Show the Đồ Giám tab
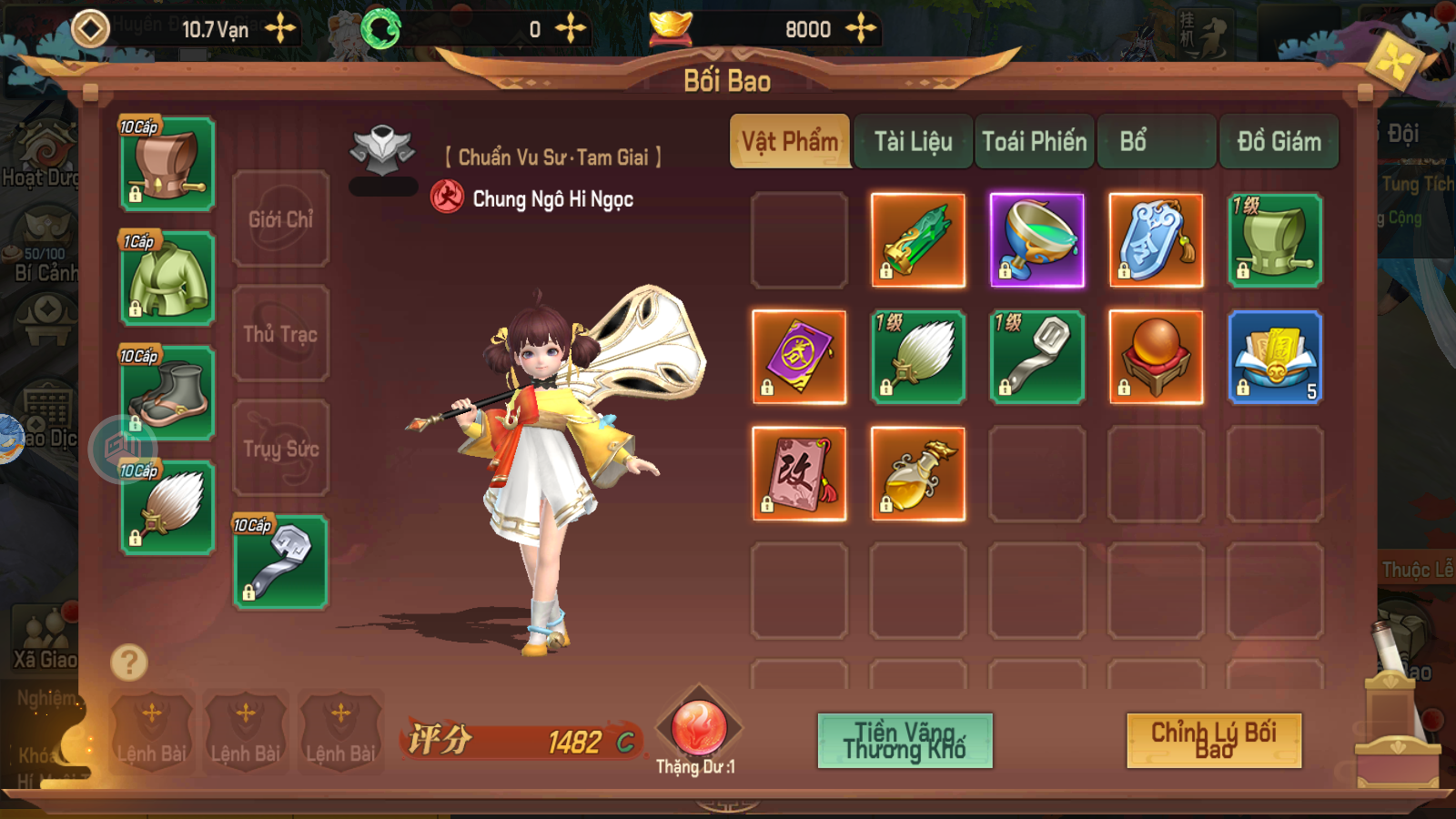This screenshot has width=1456, height=819. coord(1279,142)
